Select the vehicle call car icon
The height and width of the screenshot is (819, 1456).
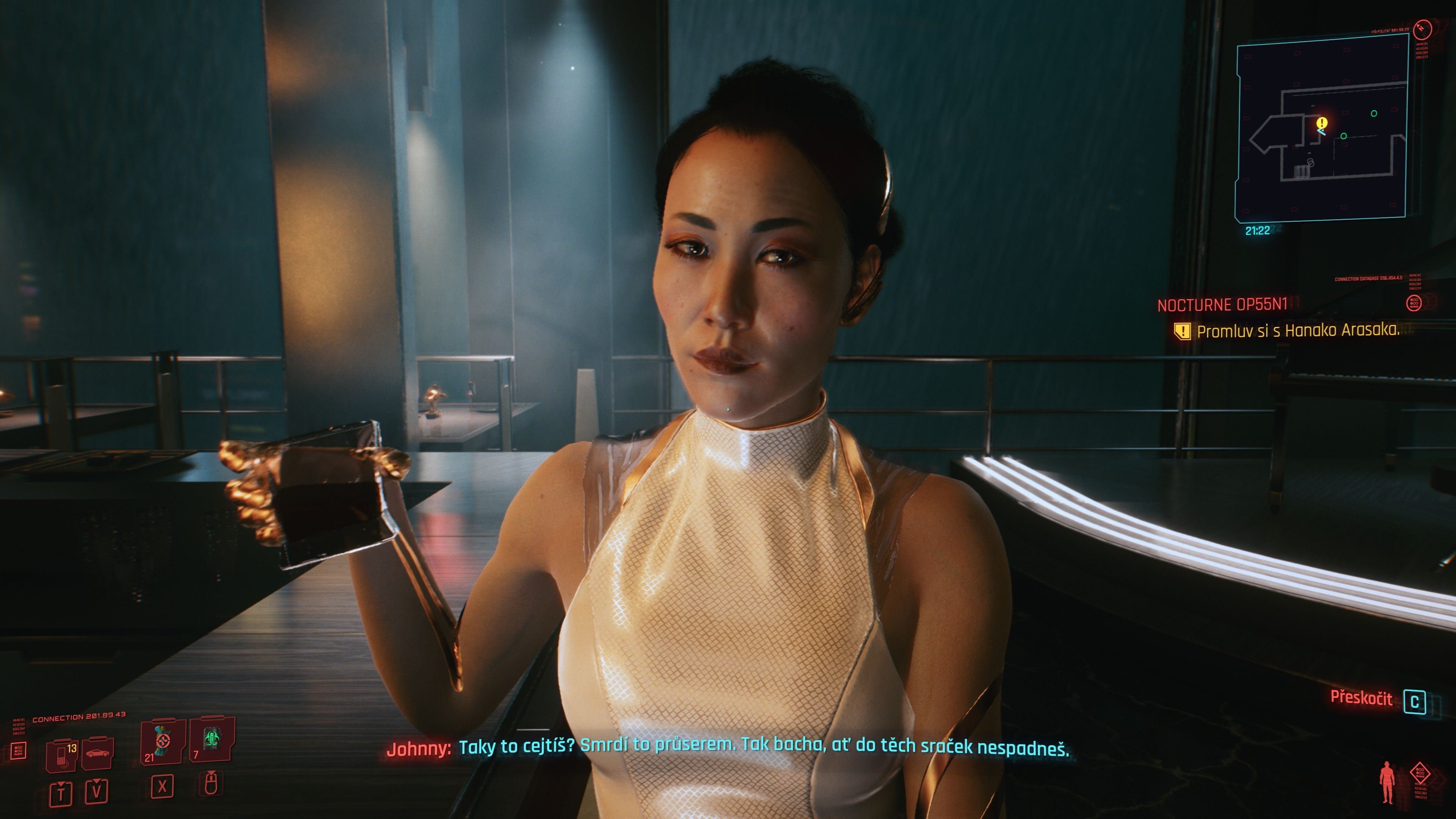pyautogui.click(x=98, y=753)
